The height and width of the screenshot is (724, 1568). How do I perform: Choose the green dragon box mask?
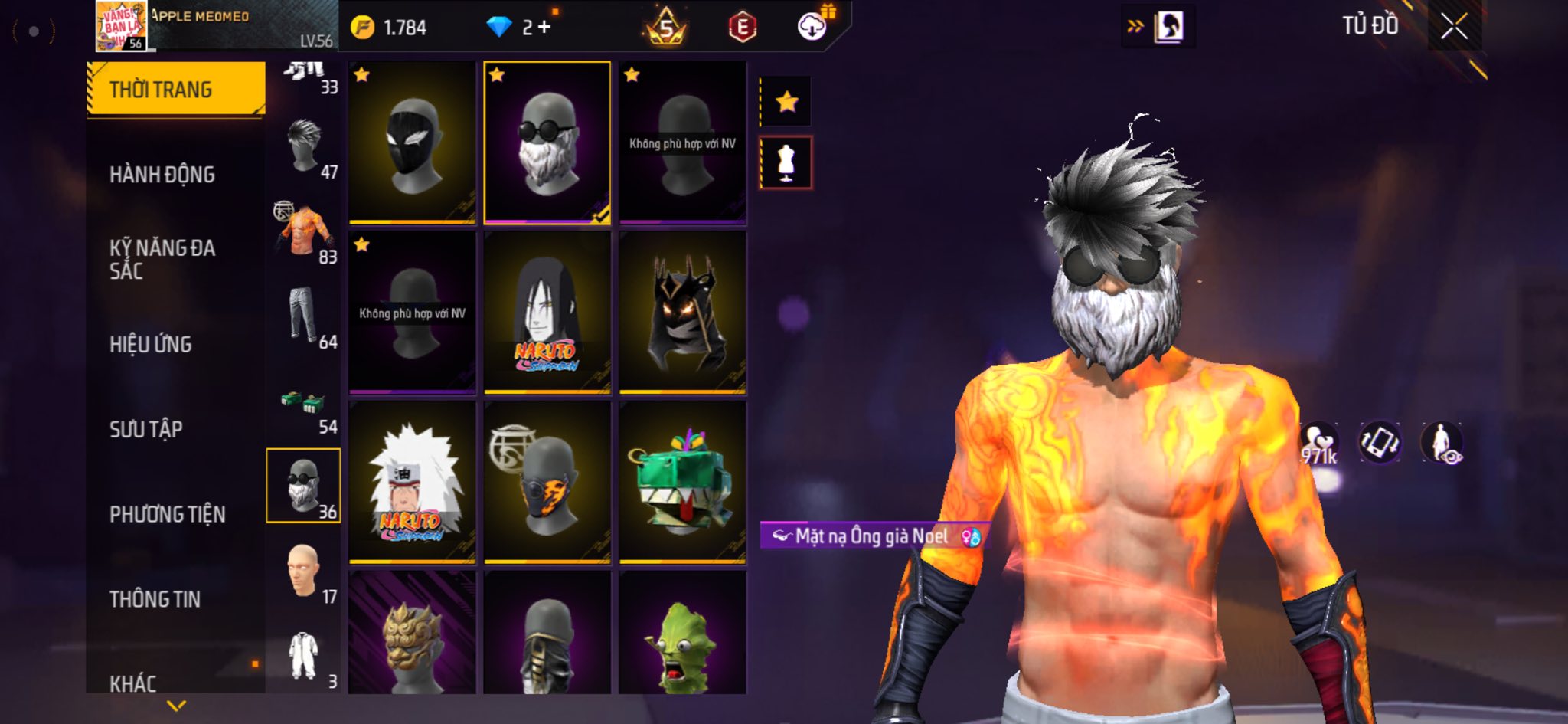(x=681, y=483)
